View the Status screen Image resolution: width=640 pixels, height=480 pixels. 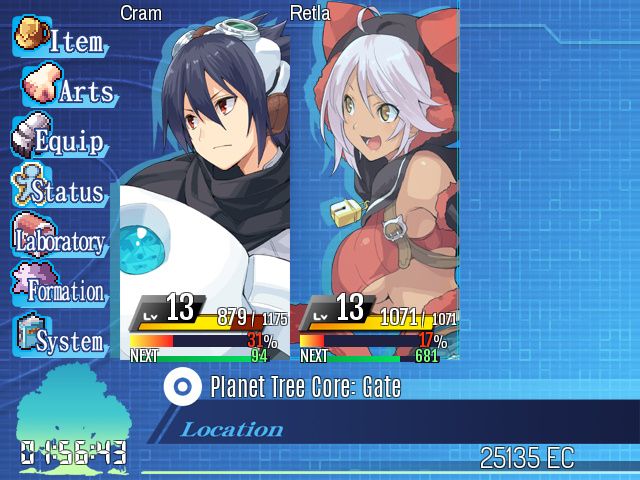click(x=60, y=190)
